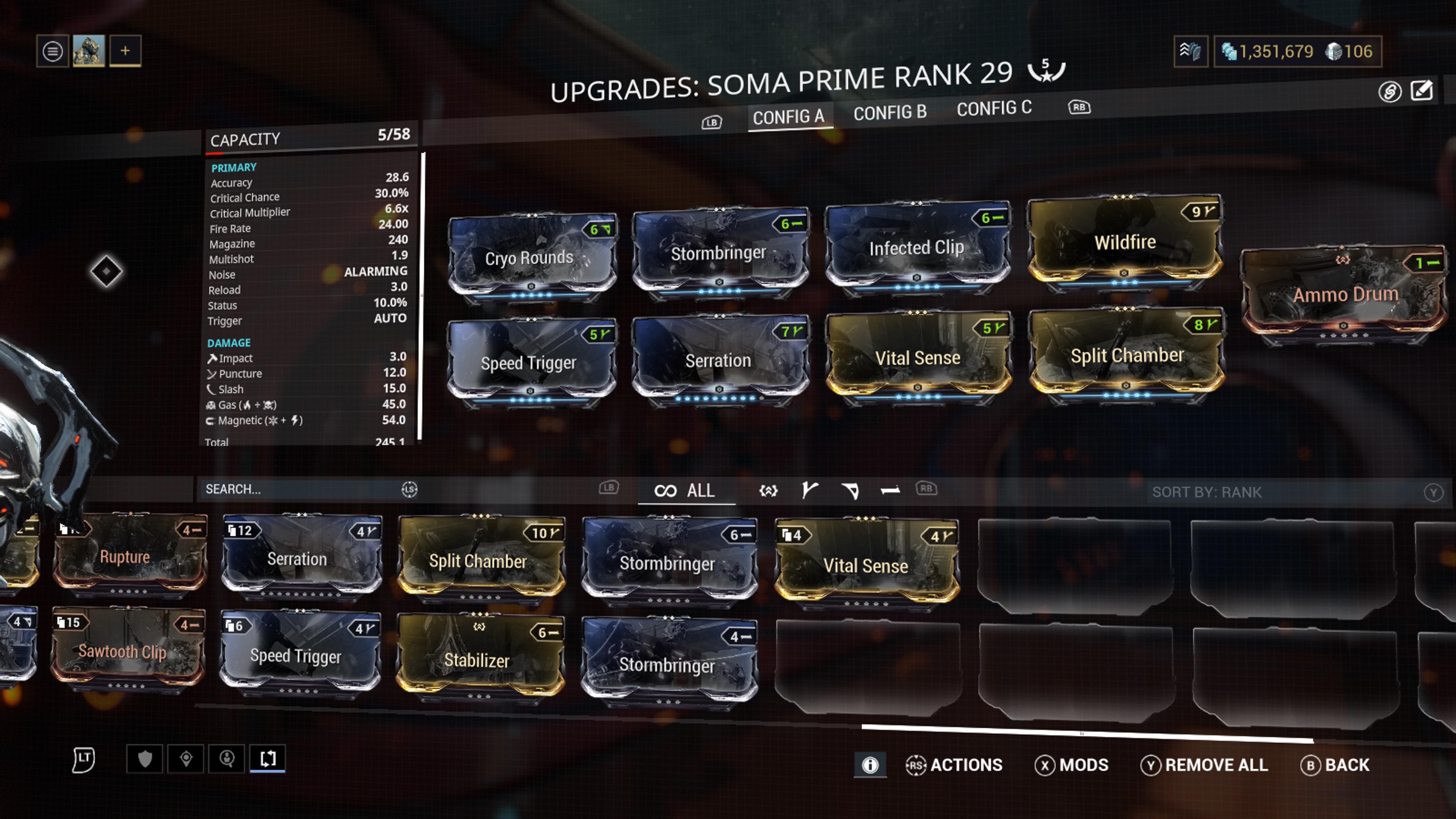The height and width of the screenshot is (819, 1456).
Task: Open the rename config pencil icon
Action: point(1421,91)
